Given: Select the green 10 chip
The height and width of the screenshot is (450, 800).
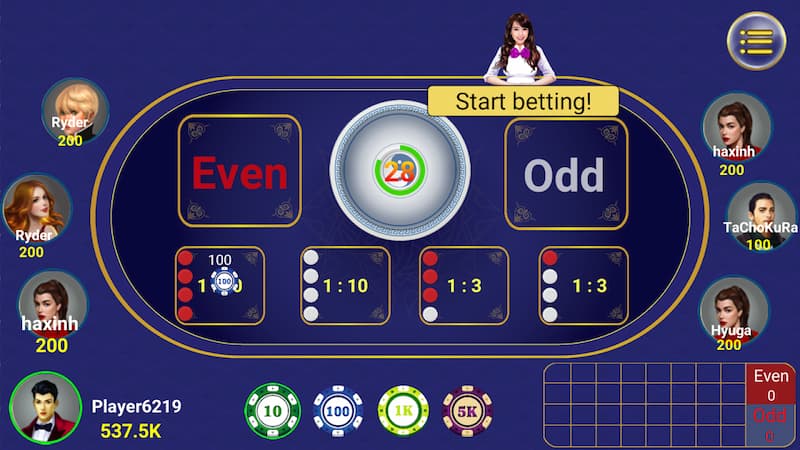Looking at the screenshot, I should click(x=271, y=410).
